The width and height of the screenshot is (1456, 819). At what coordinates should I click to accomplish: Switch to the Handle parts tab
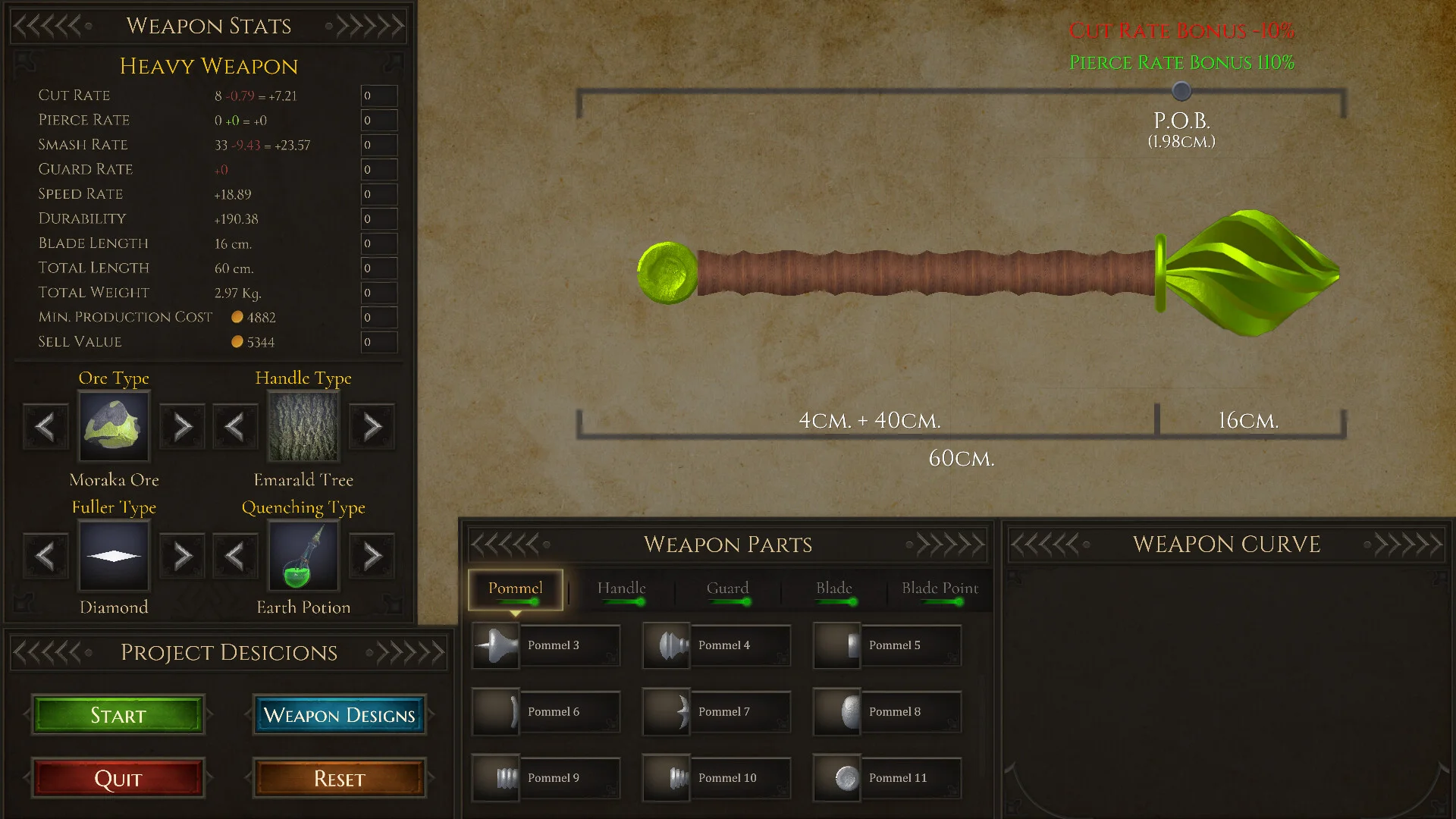621,589
